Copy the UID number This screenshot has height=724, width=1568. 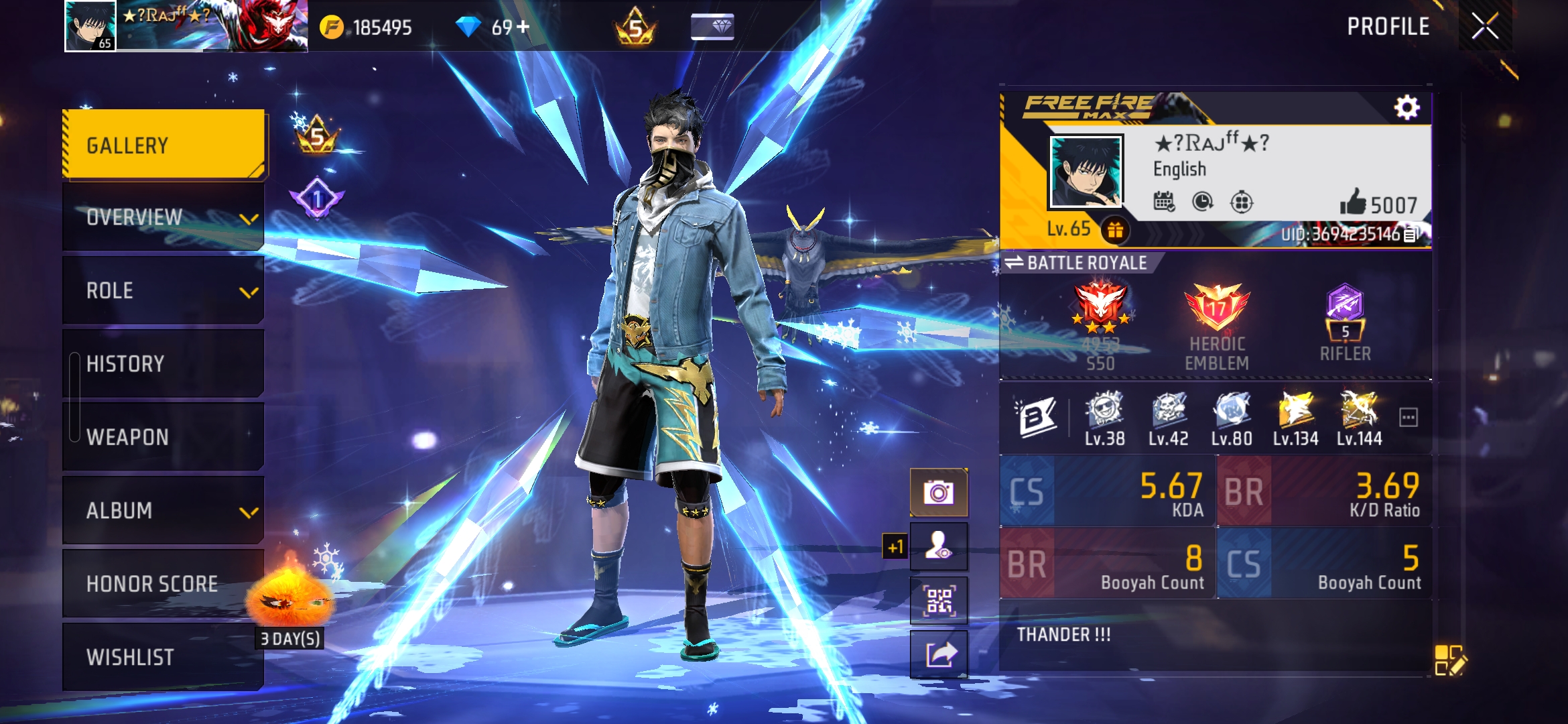pos(1411,235)
